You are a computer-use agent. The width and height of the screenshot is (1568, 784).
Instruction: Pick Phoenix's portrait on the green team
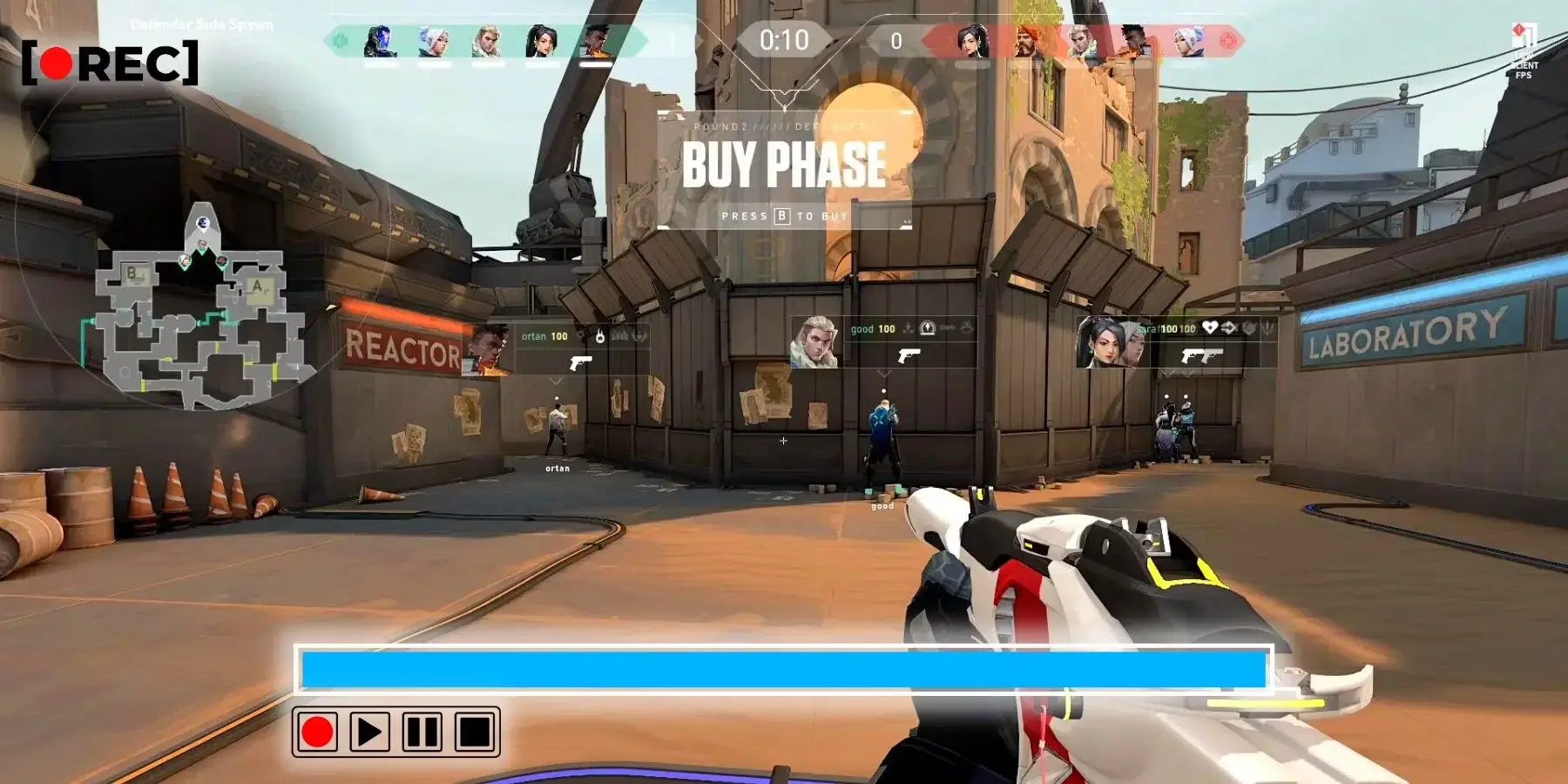click(596, 41)
